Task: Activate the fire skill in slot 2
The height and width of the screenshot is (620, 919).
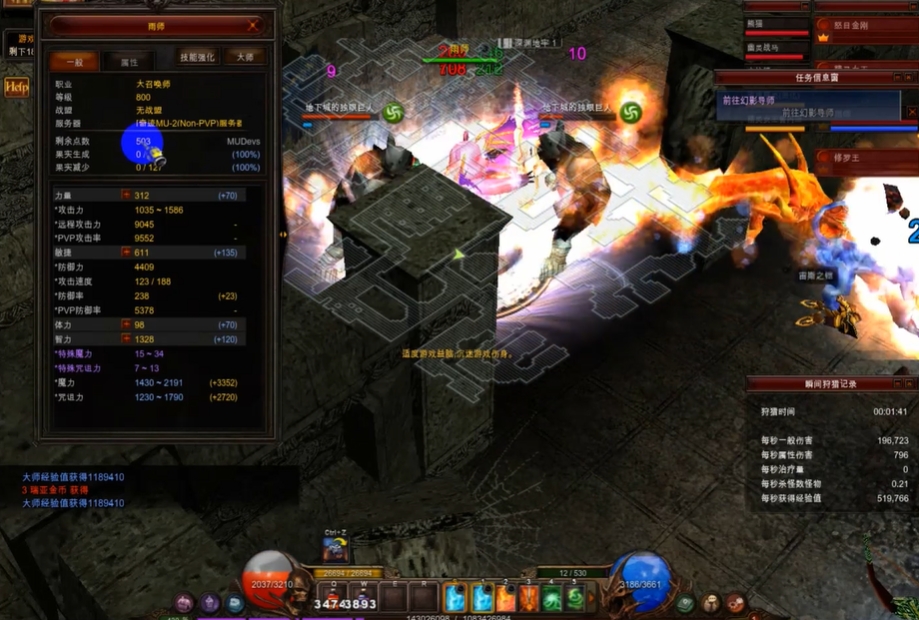Action: pyautogui.click(x=505, y=598)
